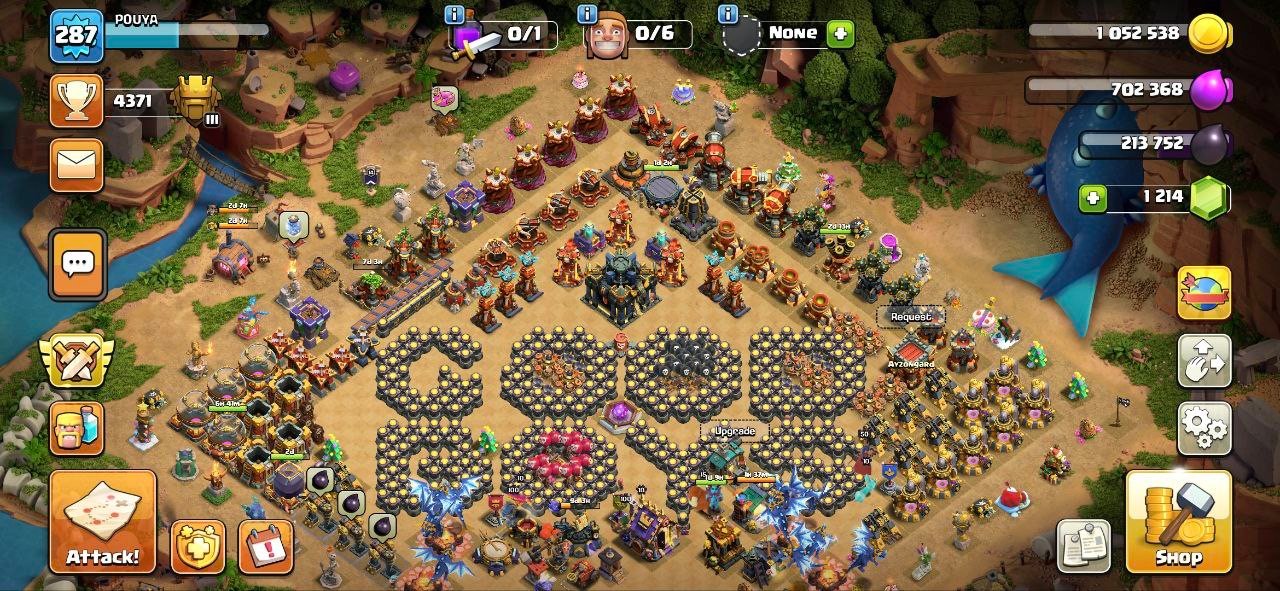The width and height of the screenshot is (1280, 591).
Task: Open the clipboard notes button
Action: point(1083,546)
